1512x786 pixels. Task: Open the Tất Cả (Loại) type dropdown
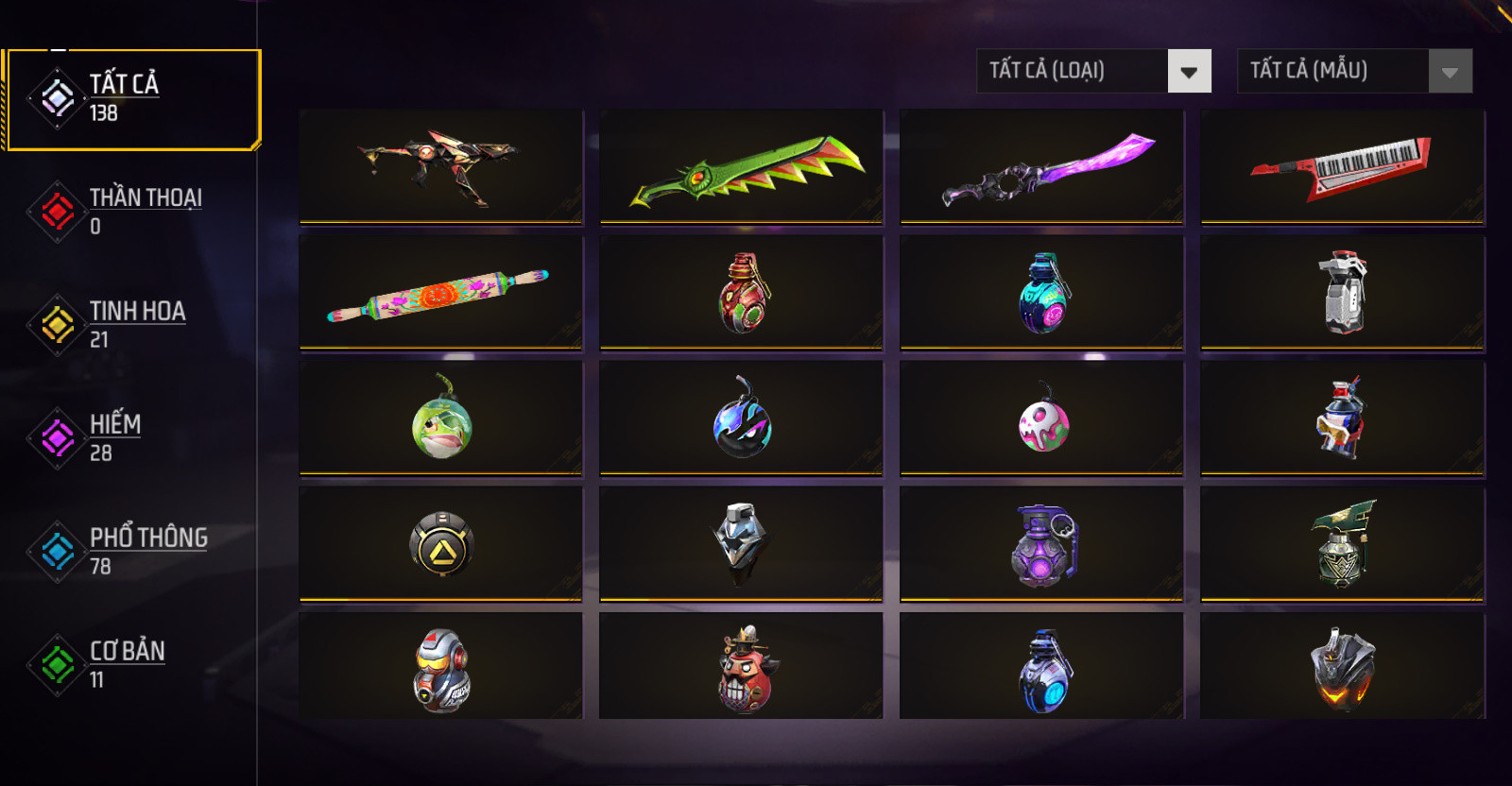click(x=1093, y=71)
